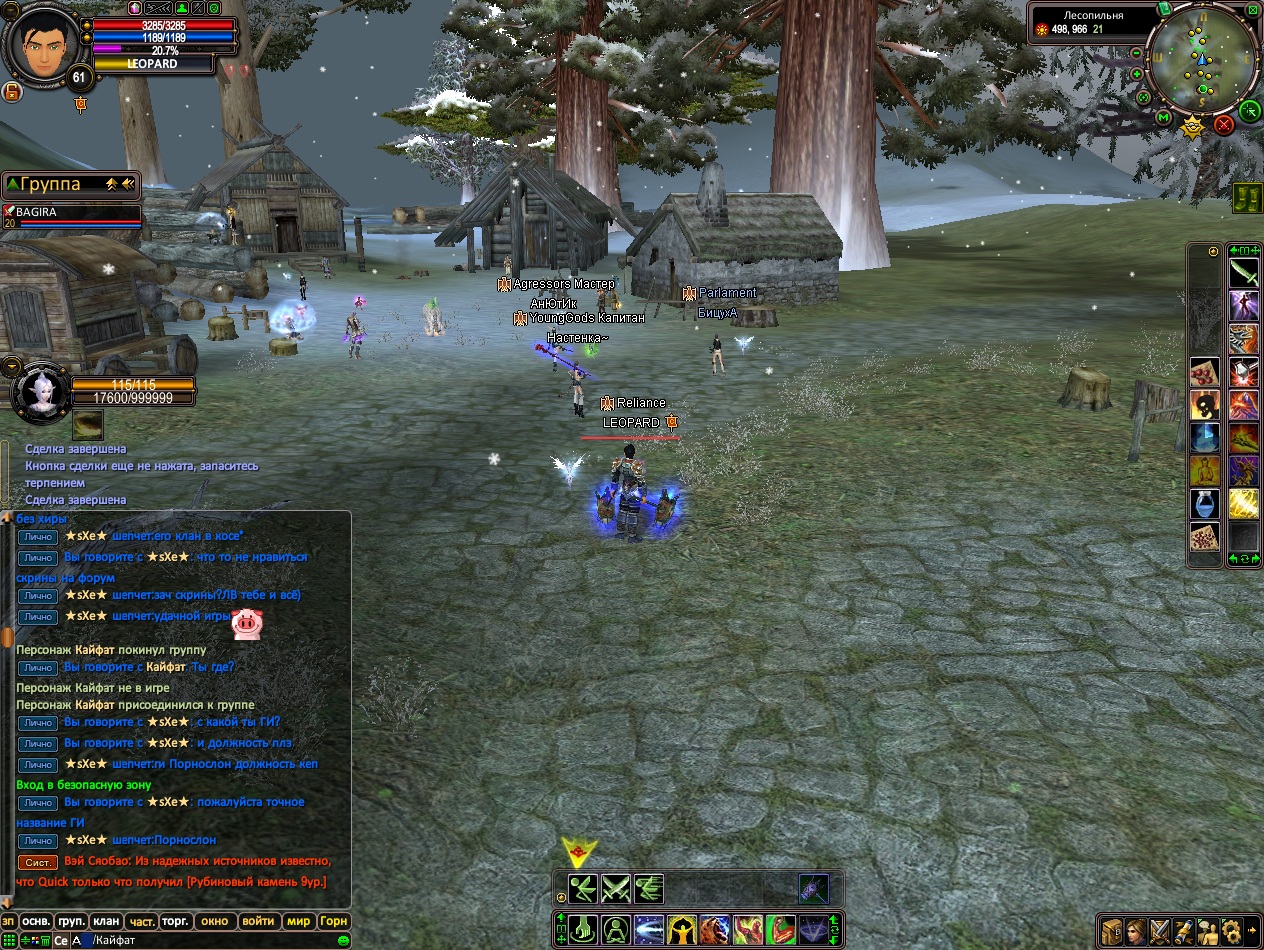The height and width of the screenshot is (950, 1264).
Task: Use the blue potion flask slot
Action: (1203, 504)
